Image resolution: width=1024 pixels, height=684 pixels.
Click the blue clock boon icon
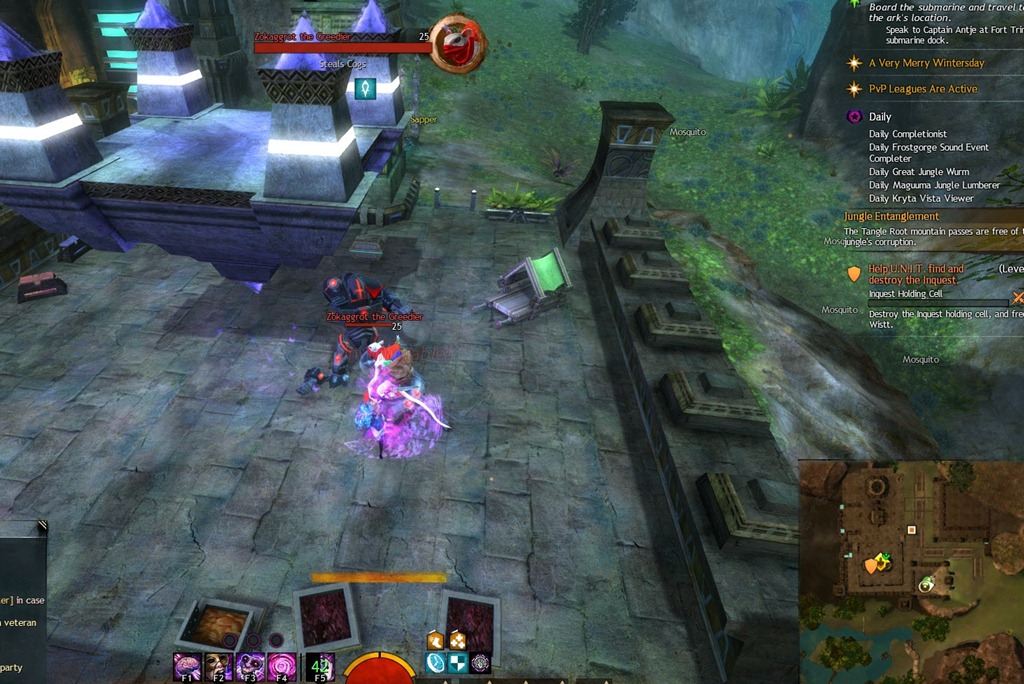click(x=435, y=662)
